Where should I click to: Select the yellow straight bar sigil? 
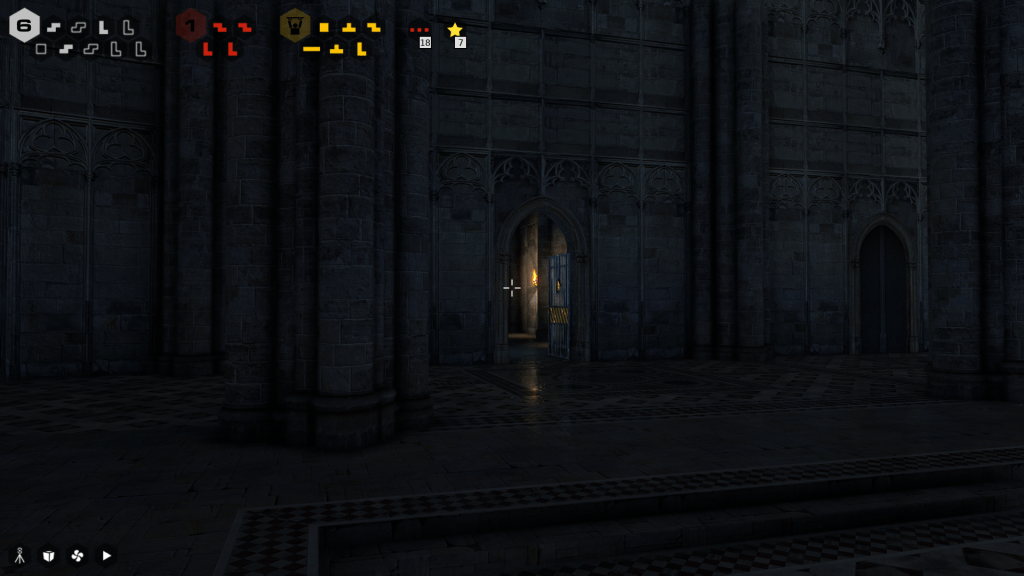tap(312, 49)
